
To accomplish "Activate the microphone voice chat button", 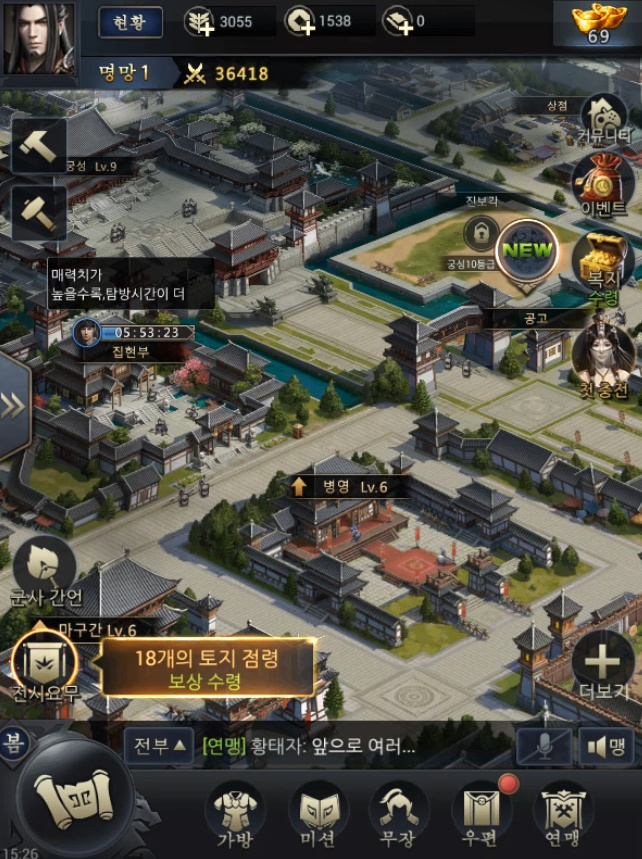I will point(544,747).
